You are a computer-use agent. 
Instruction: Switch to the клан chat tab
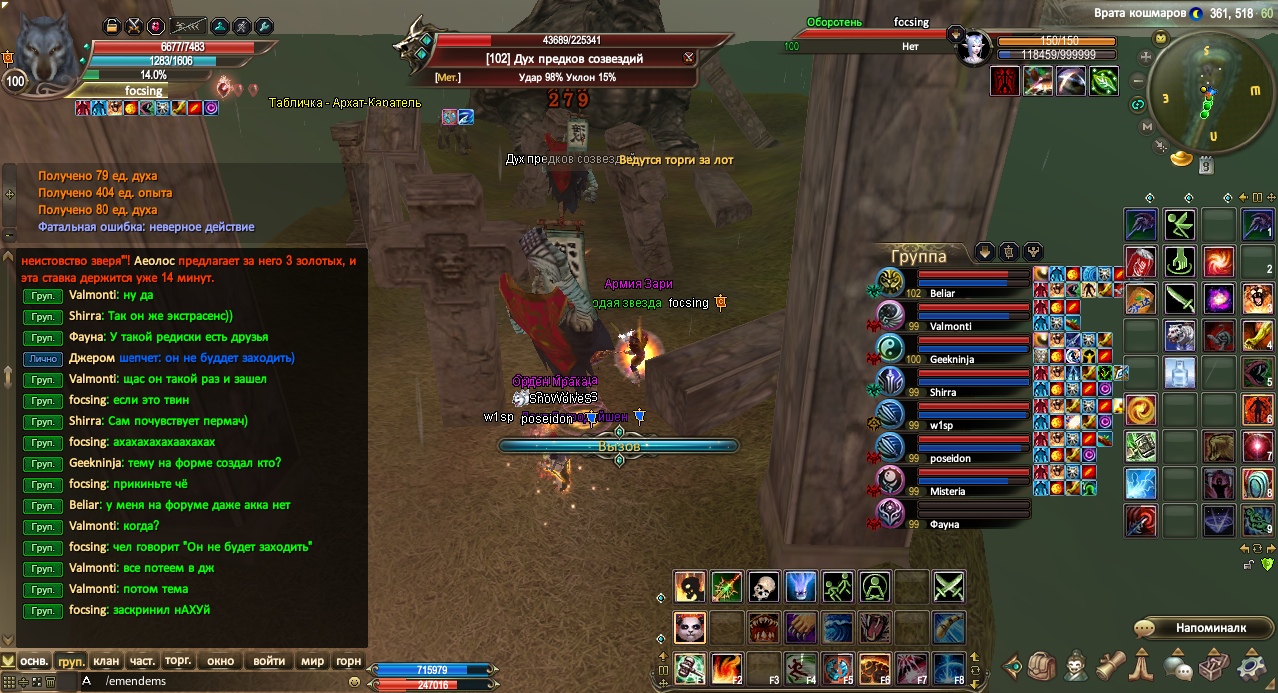106,661
